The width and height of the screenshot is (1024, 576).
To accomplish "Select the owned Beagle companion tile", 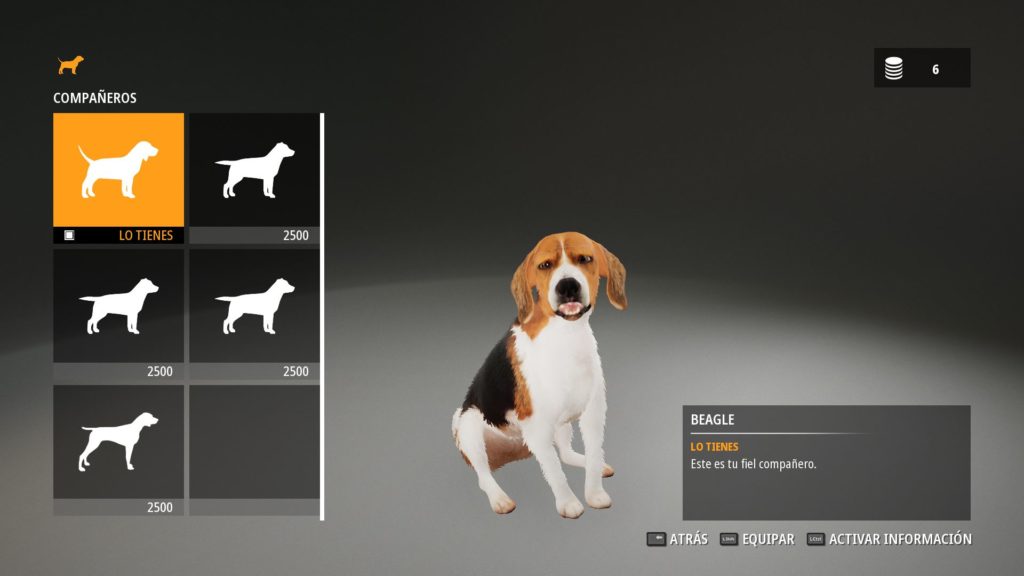I will [x=118, y=170].
